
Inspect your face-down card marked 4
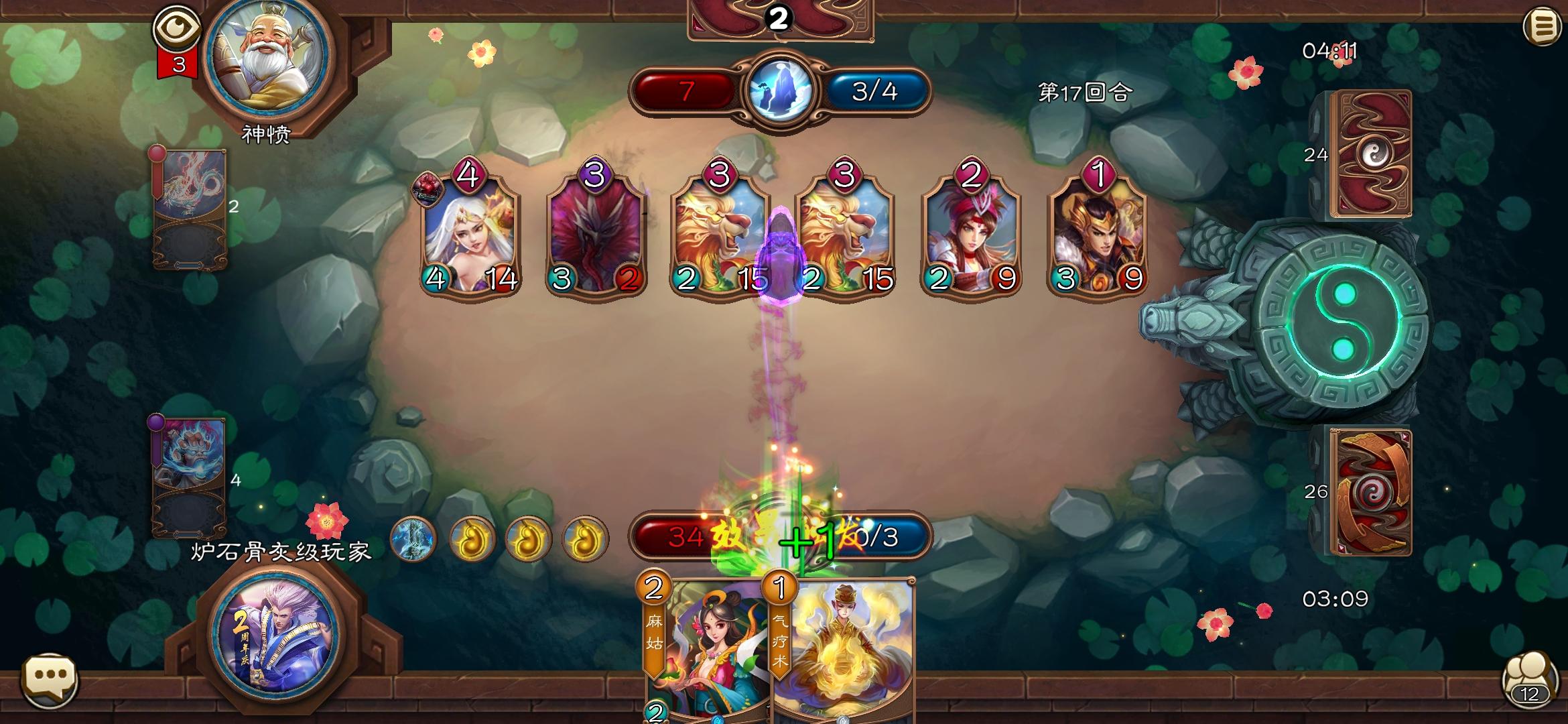click(x=191, y=476)
